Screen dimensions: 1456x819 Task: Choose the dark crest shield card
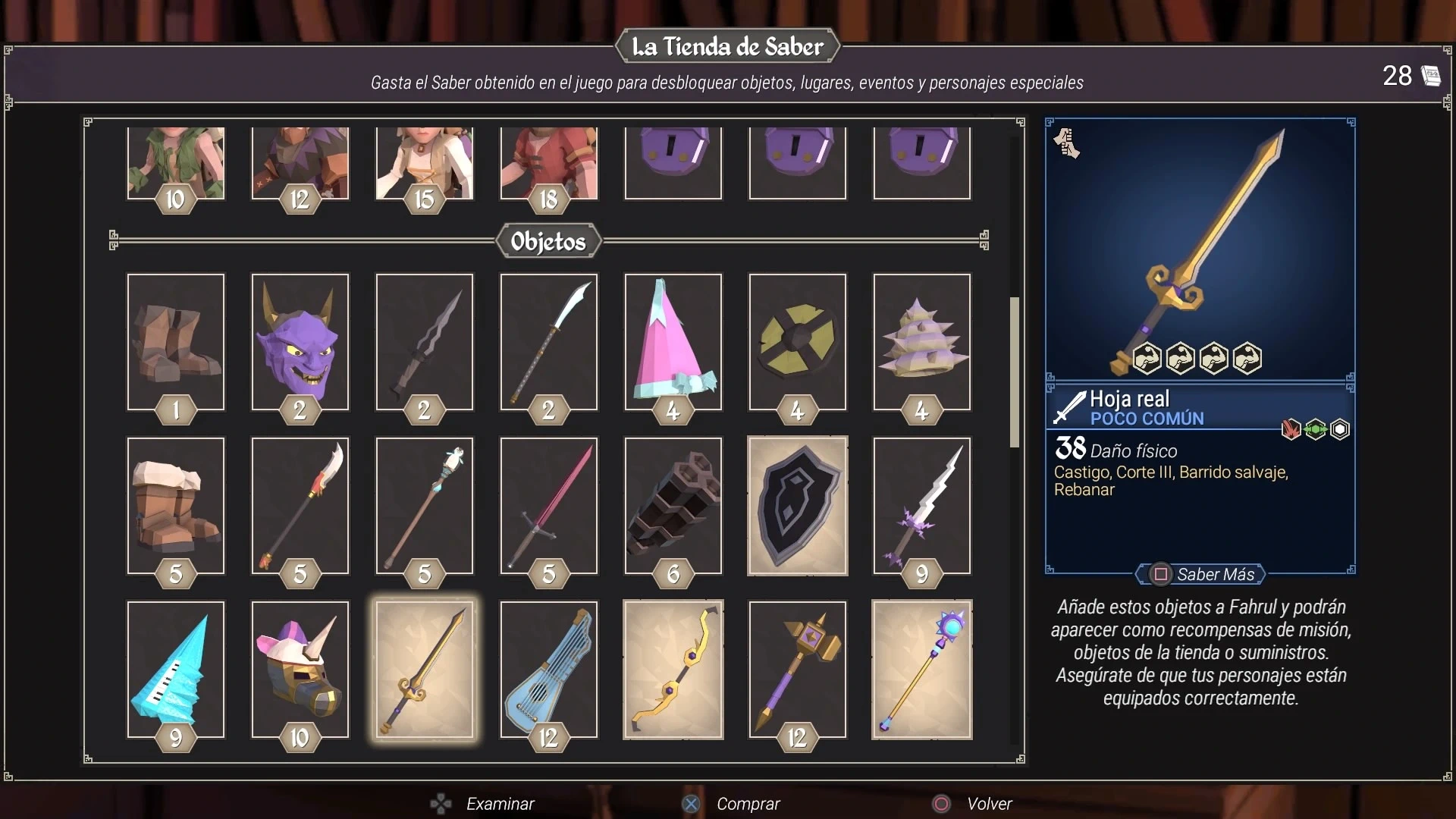[797, 505]
